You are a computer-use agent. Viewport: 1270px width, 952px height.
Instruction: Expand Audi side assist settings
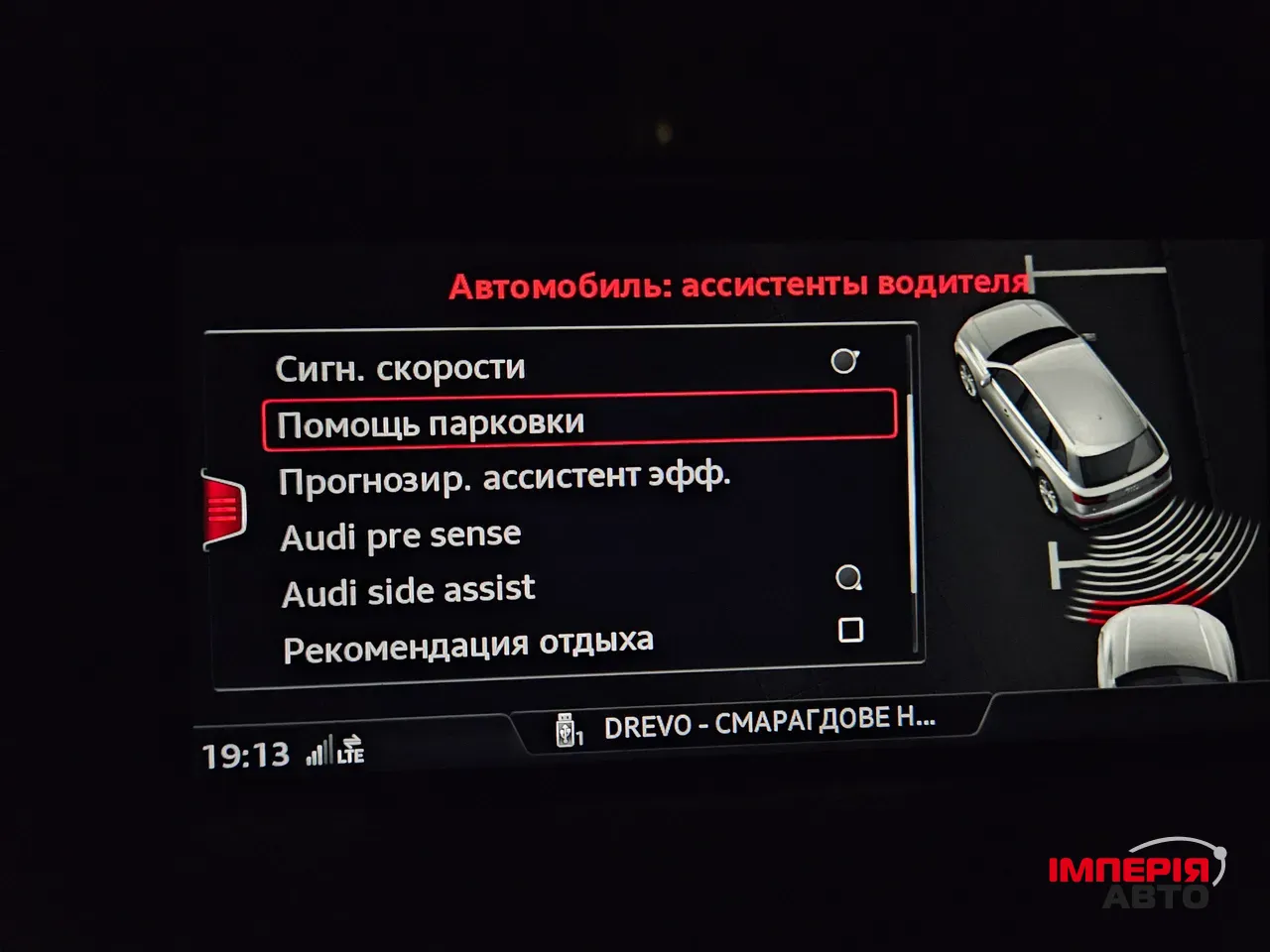pyautogui.click(x=409, y=589)
